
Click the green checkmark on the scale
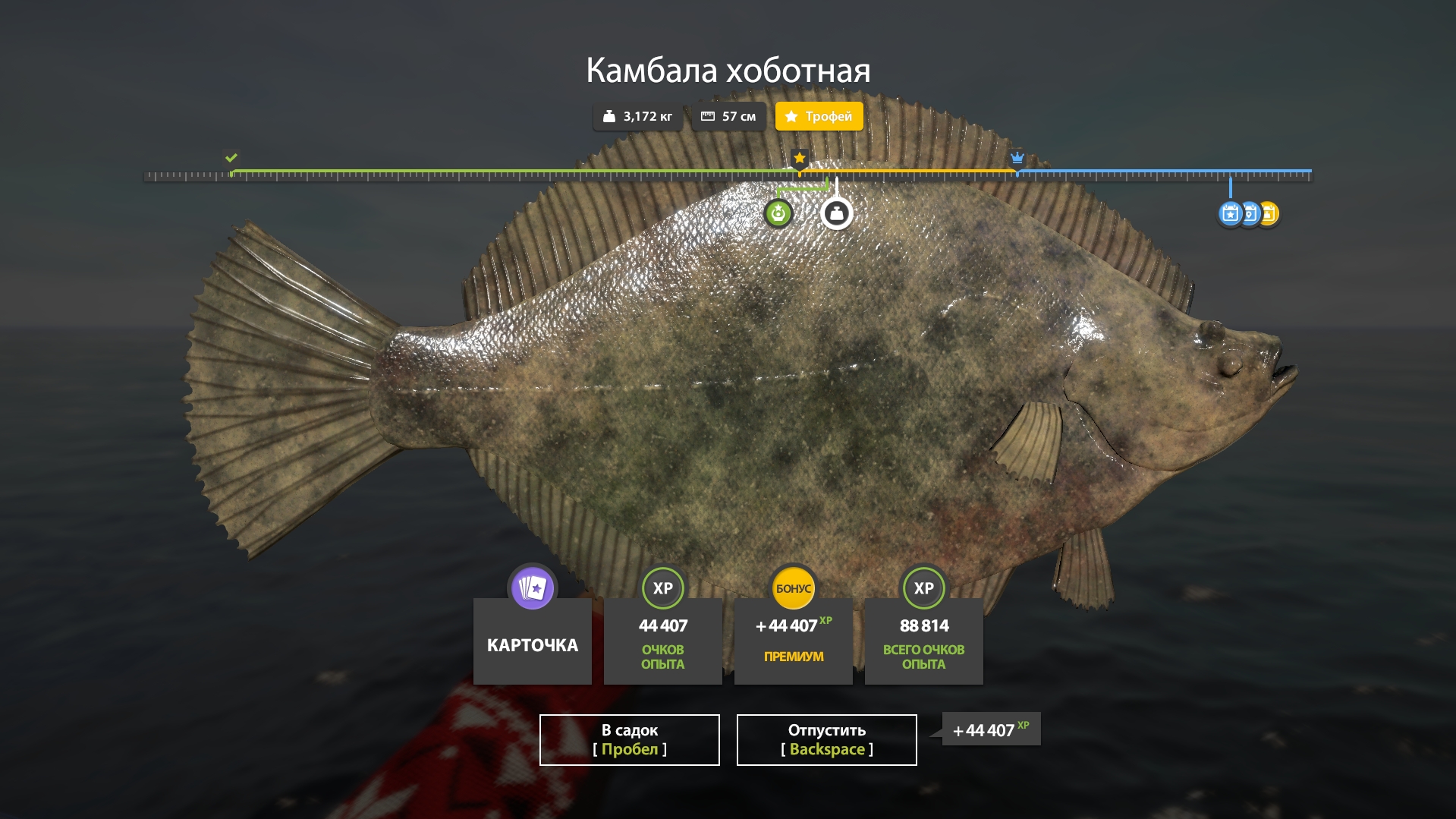coord(231,158)
